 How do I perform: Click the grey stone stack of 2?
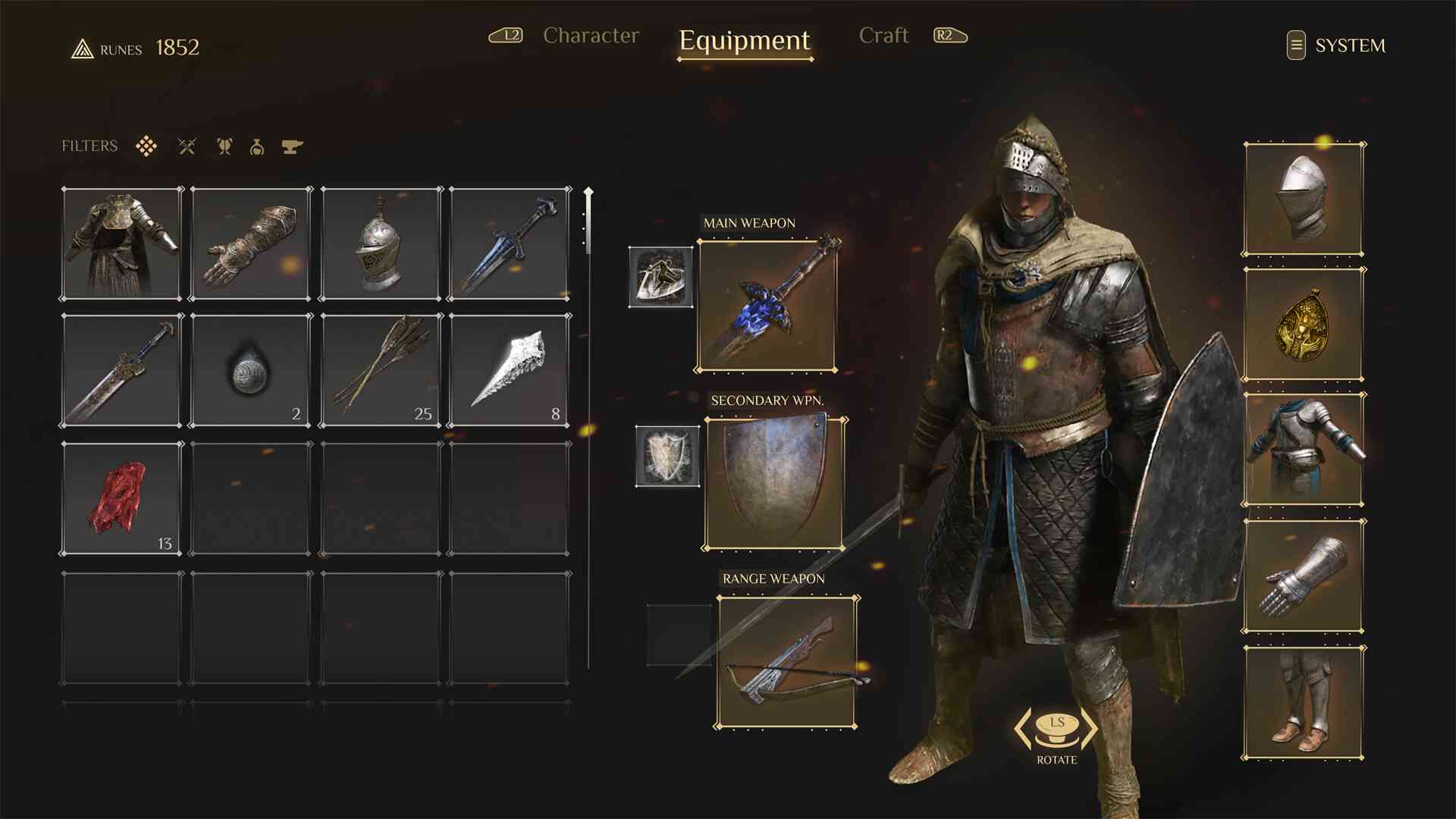pos(251,371)
